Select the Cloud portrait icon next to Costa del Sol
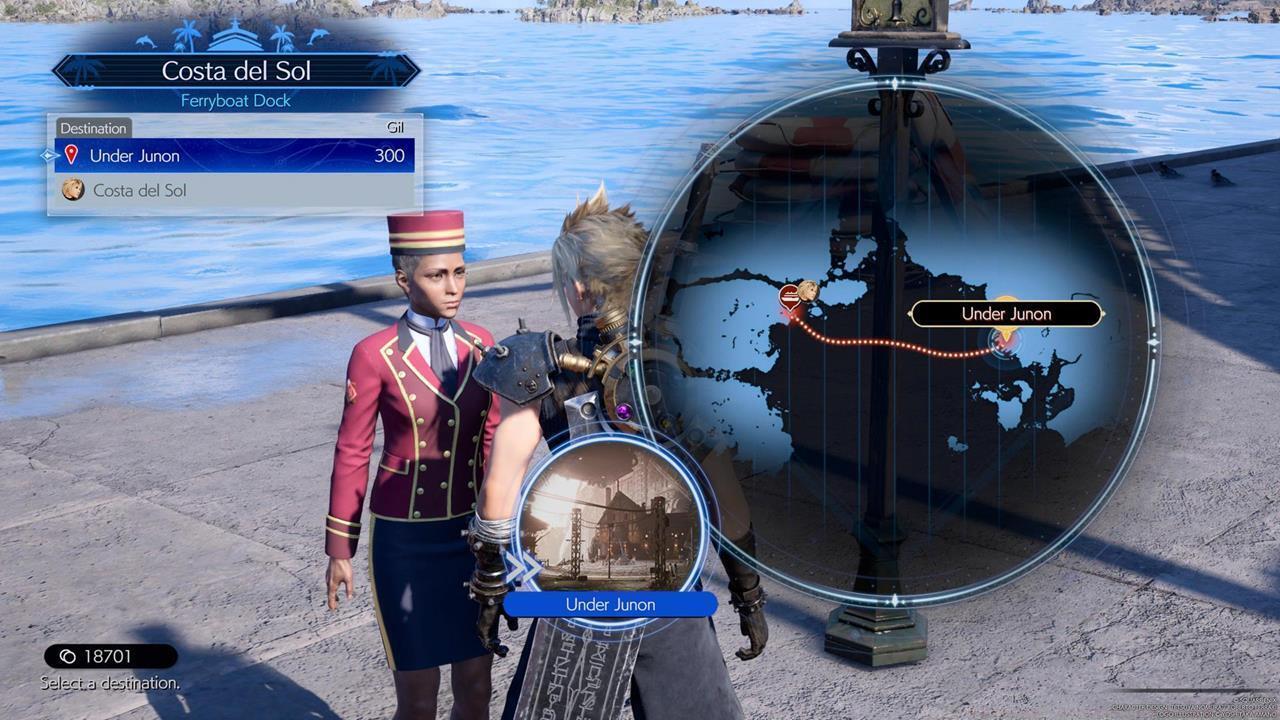This screenshot has height=720, width=1280. pos(74,189)
